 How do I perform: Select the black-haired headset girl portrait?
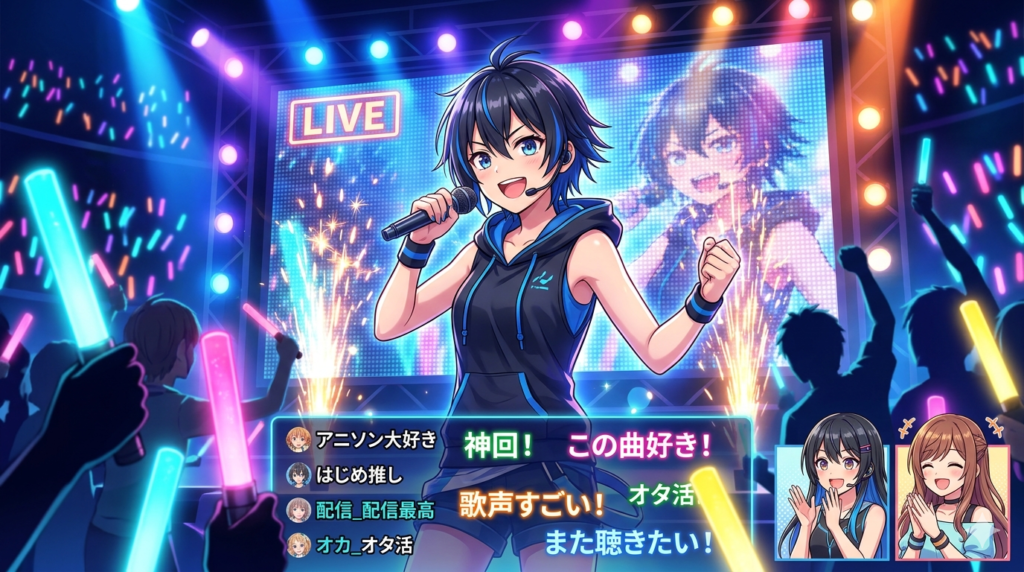(x=832, y=501)
